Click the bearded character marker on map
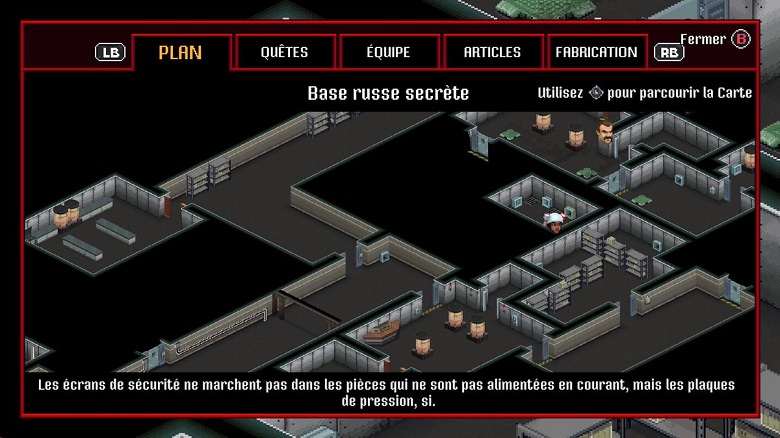Image resolution: width=780 pixels, height=438 pixels. [x=605, y=133]
